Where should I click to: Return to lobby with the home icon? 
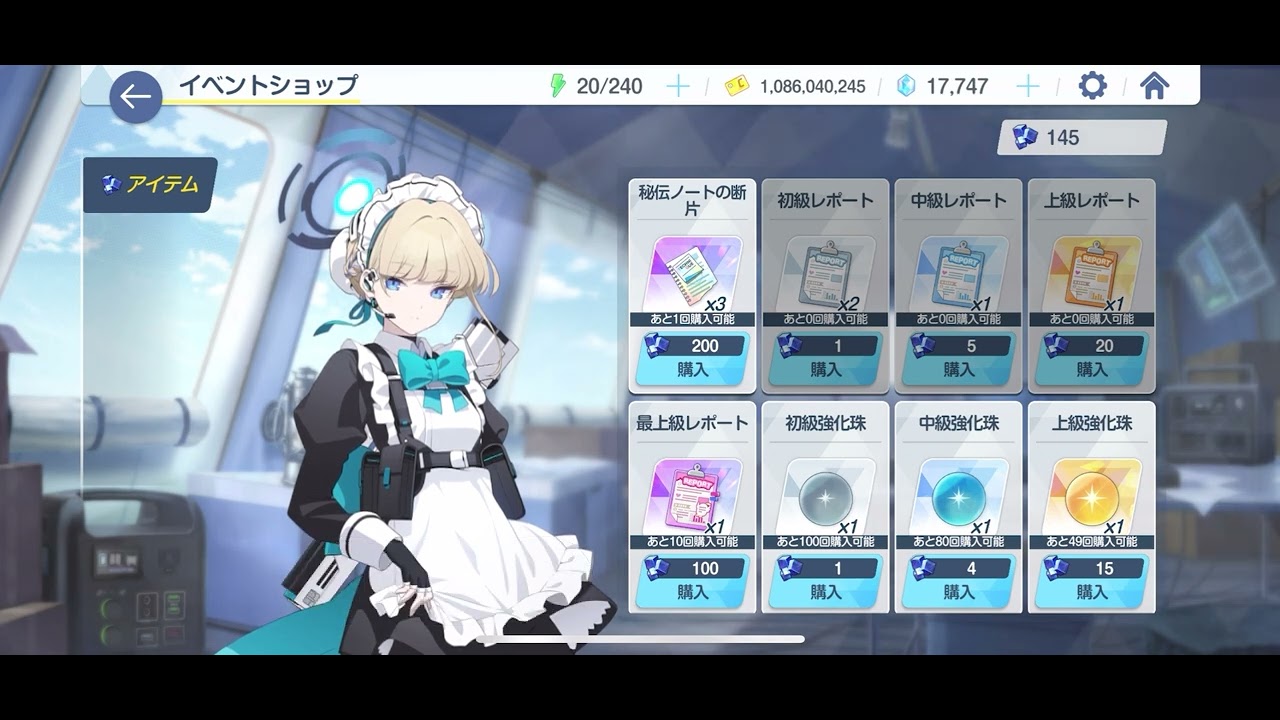pyautogui.click(x=1154, y=86)
